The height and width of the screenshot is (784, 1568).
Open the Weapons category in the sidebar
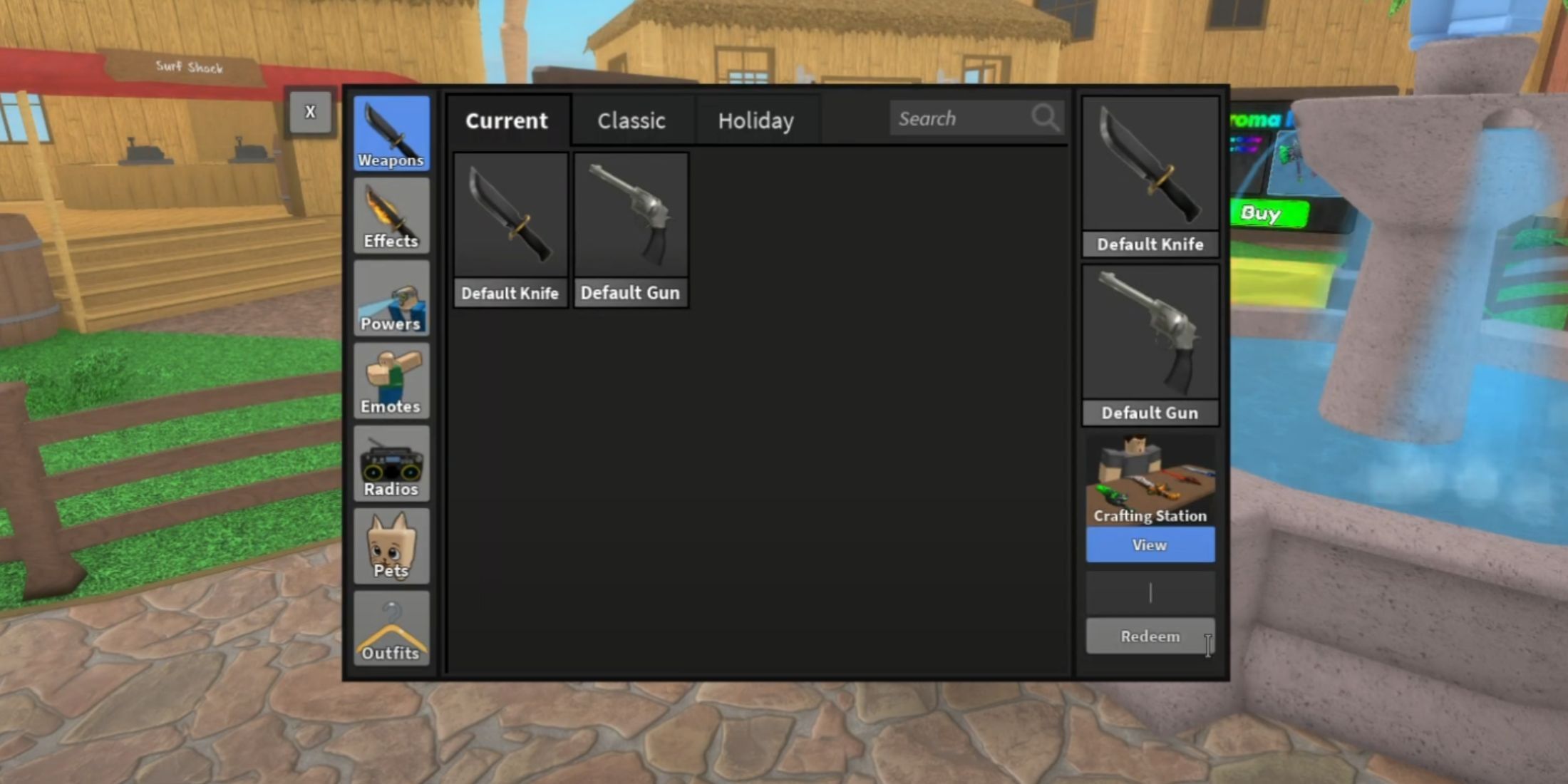pyautogui.click(x=391, y=132)
